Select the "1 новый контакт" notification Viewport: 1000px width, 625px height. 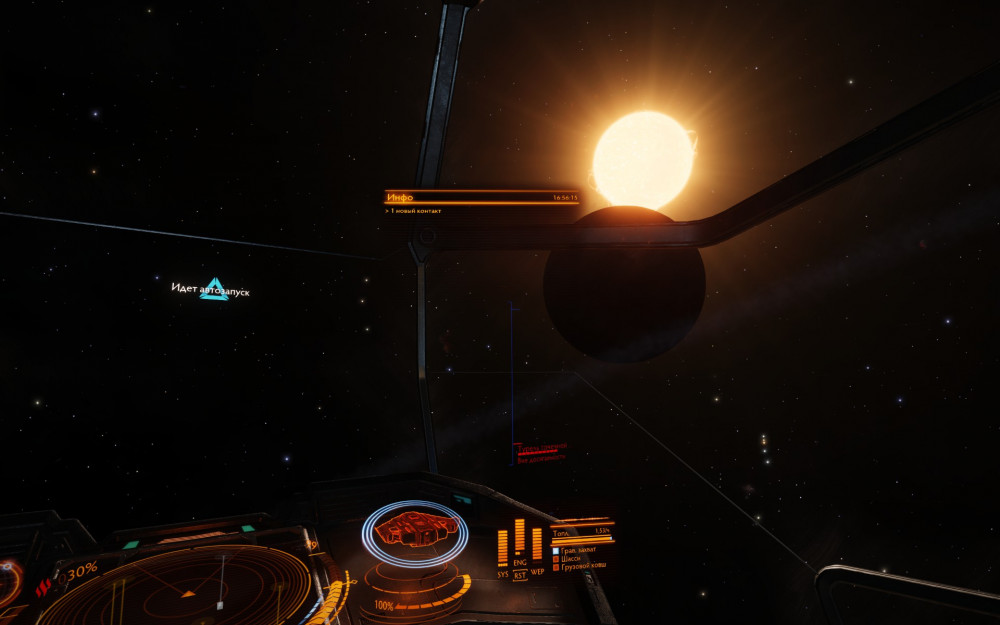click(417, 211)
